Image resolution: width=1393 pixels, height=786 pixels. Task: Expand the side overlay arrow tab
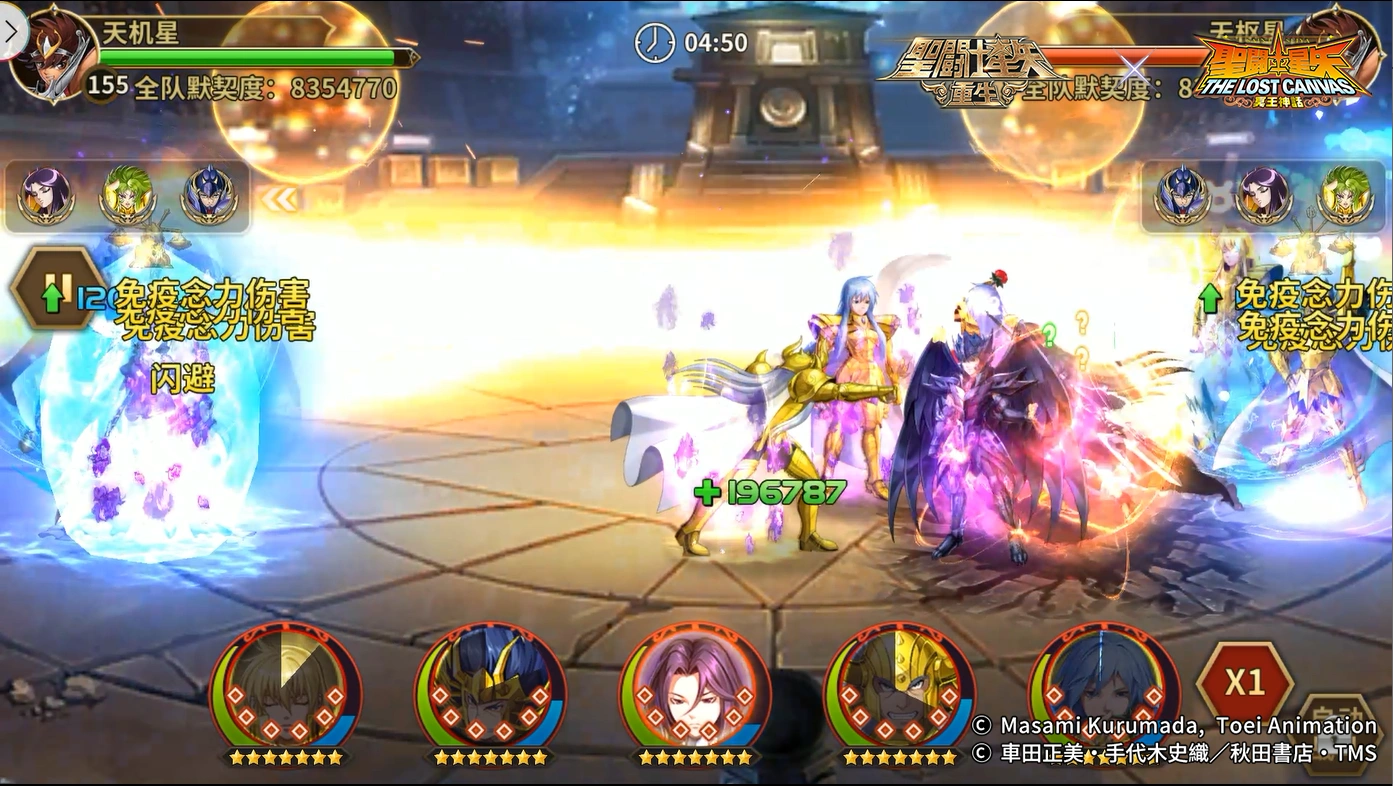(x=12, y=31)
